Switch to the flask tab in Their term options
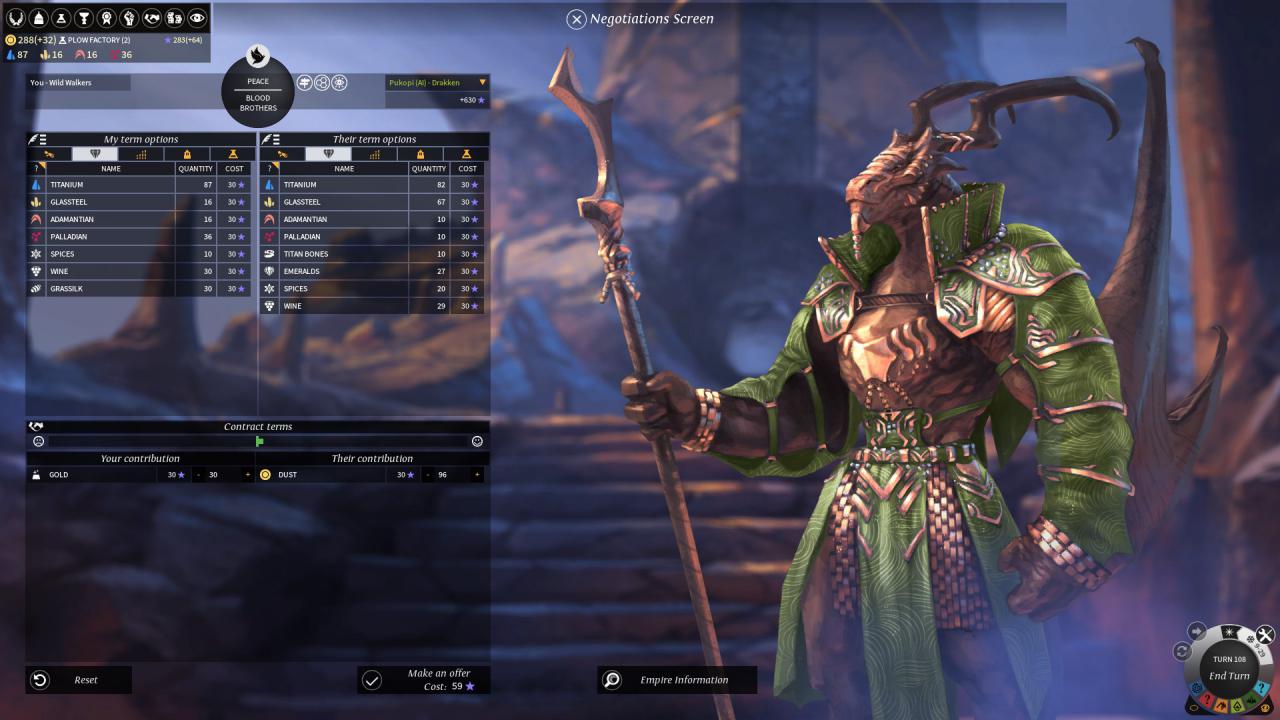Image resolution: width=1280 pixels, height=720 pixels. click(466, 154)
